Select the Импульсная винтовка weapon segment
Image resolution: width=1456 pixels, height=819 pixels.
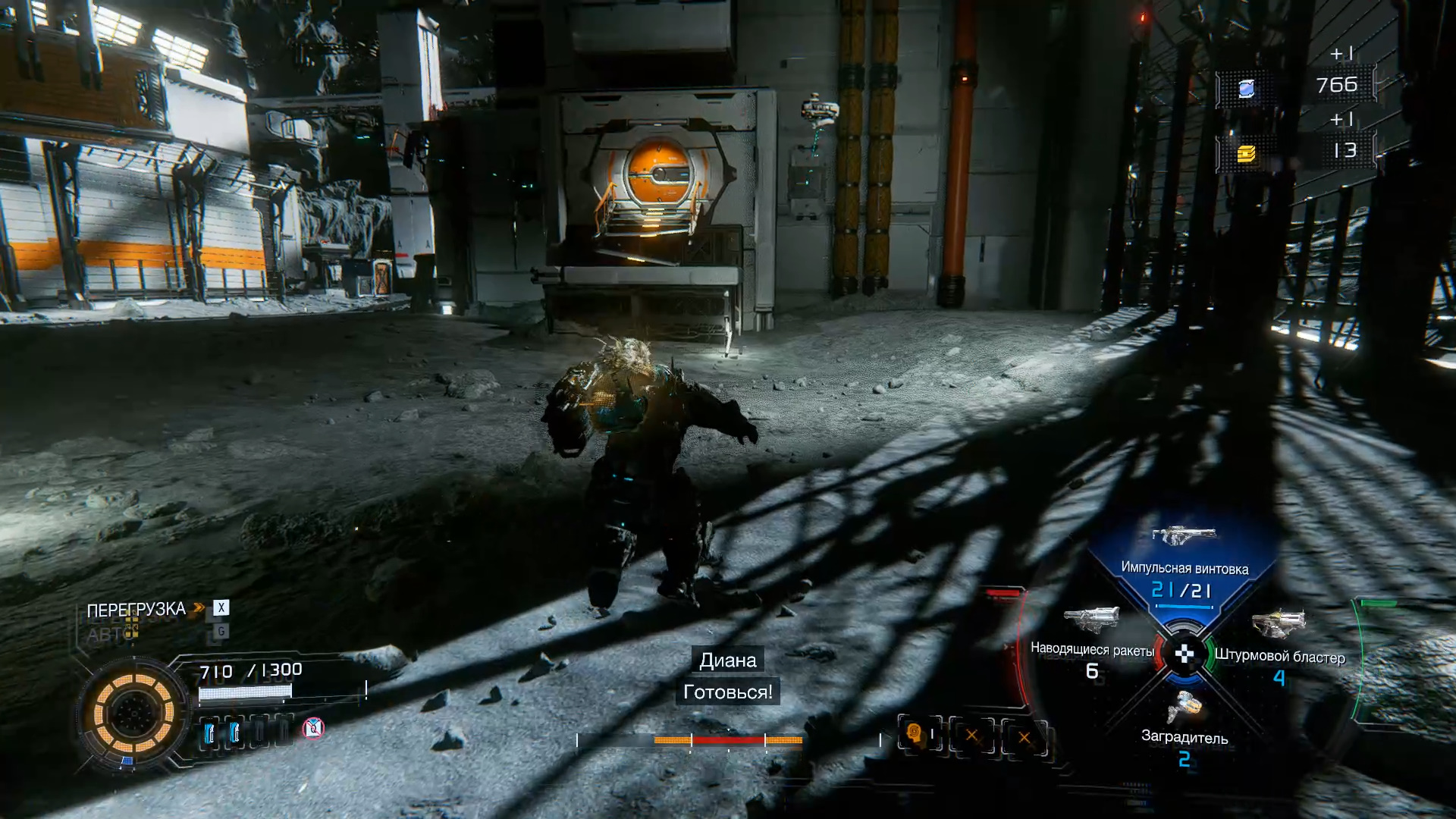pyautogui.click(x=1184, y=561)
